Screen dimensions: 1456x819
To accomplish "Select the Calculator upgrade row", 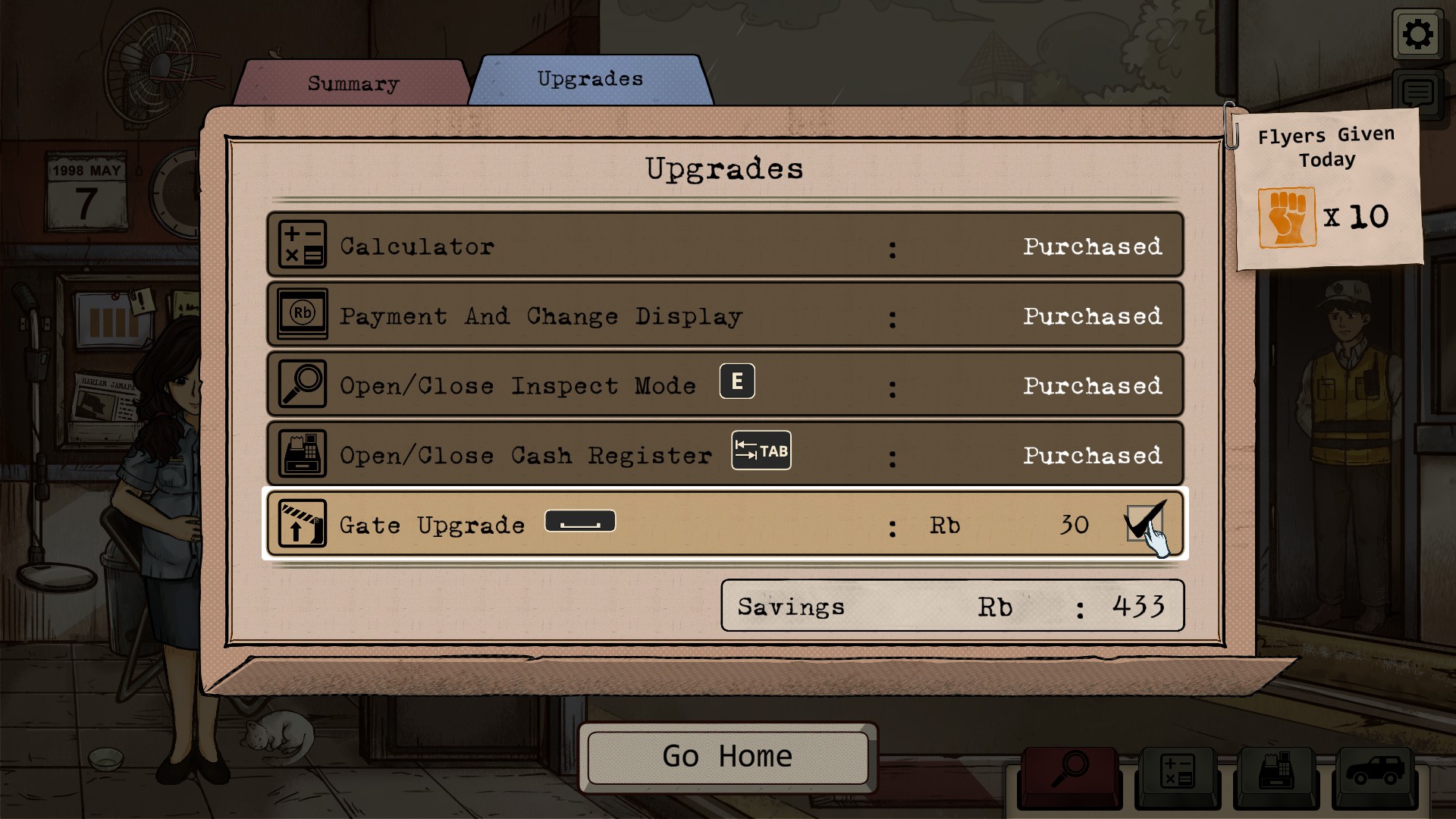I will [724, 245].
